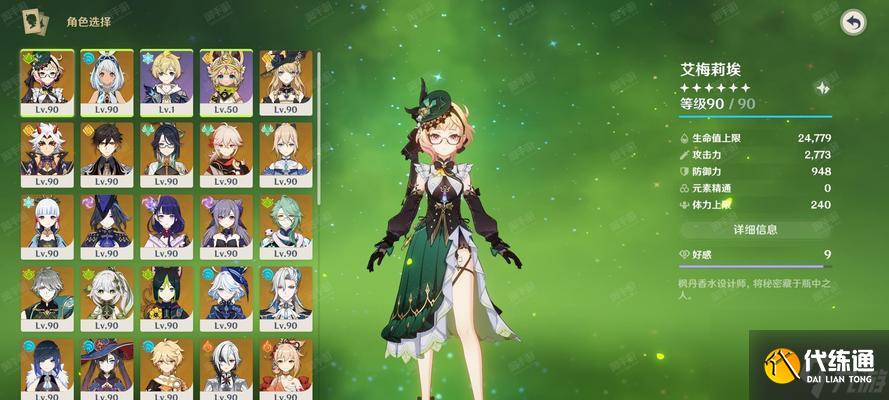Pick the Raiden Shogun portrait
This screenshot has width=889, height=400.
pos(166,227)
